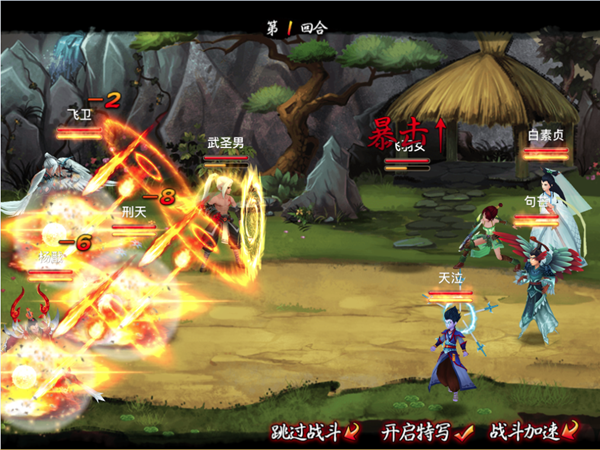Skip the battle with 跳过战斗

tap(314, 433)
